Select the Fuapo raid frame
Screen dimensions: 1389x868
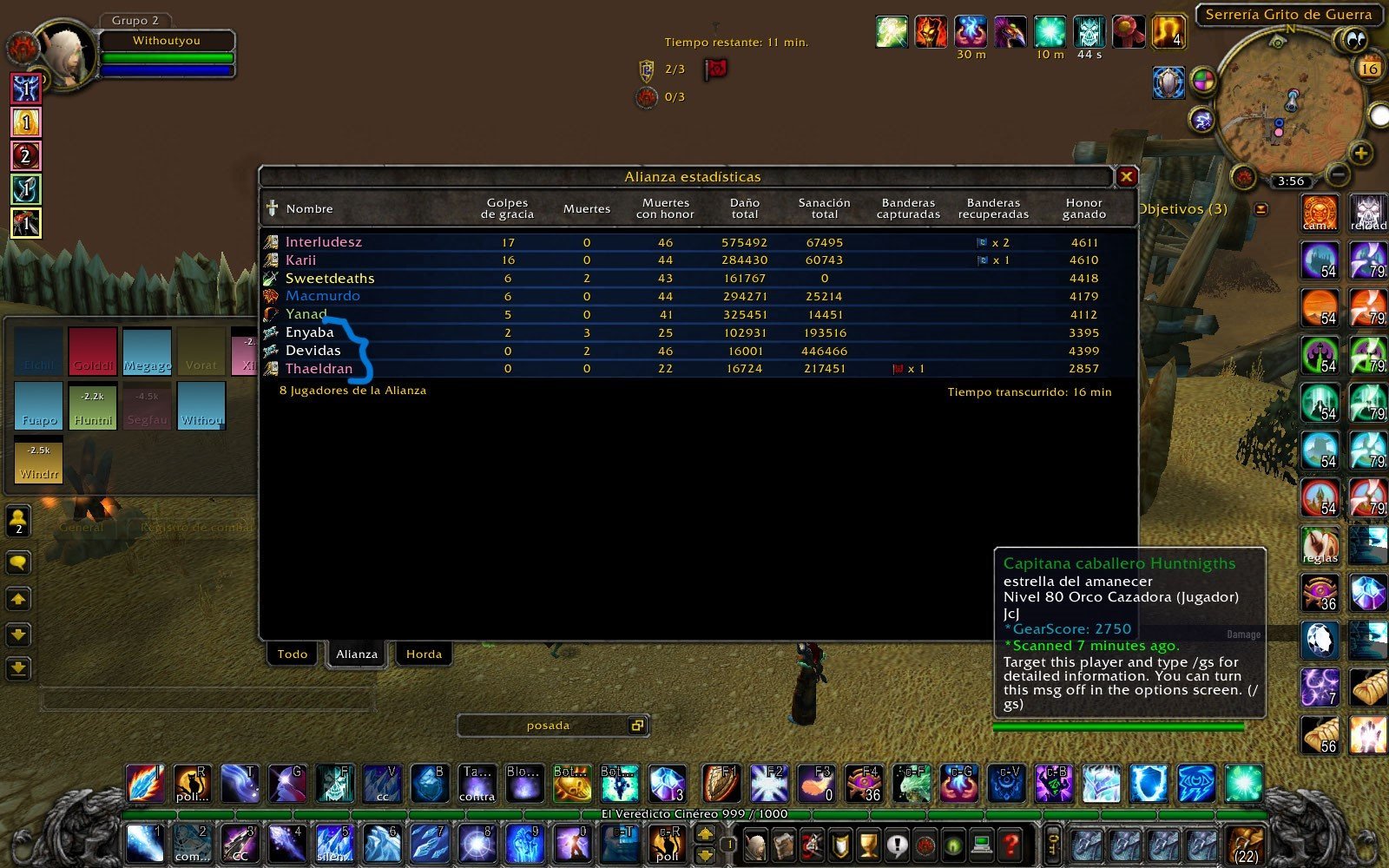click(39, 405)
